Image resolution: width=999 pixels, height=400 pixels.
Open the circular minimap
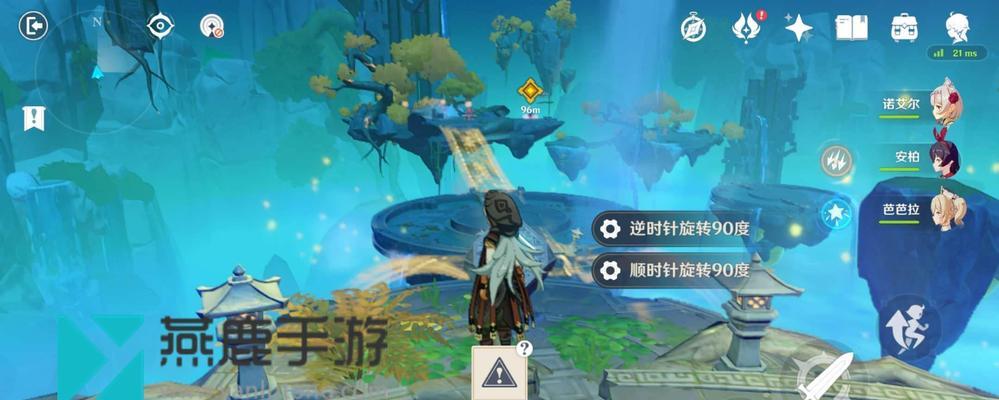point(97,72)
